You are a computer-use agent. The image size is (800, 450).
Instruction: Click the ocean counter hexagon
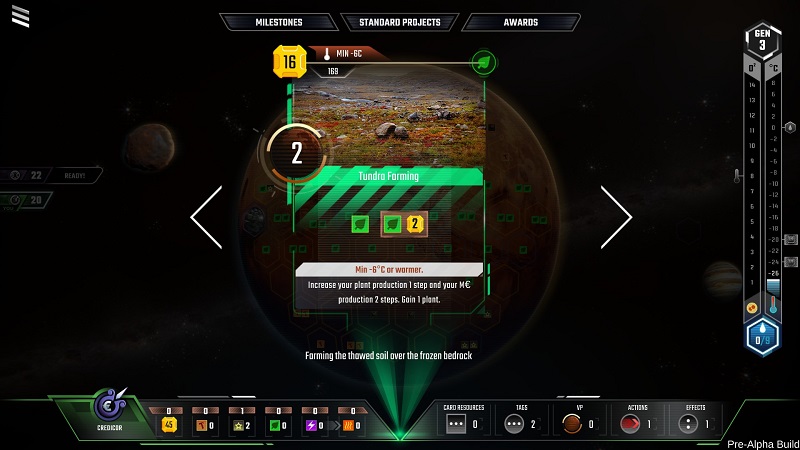(x=764, y=338)
